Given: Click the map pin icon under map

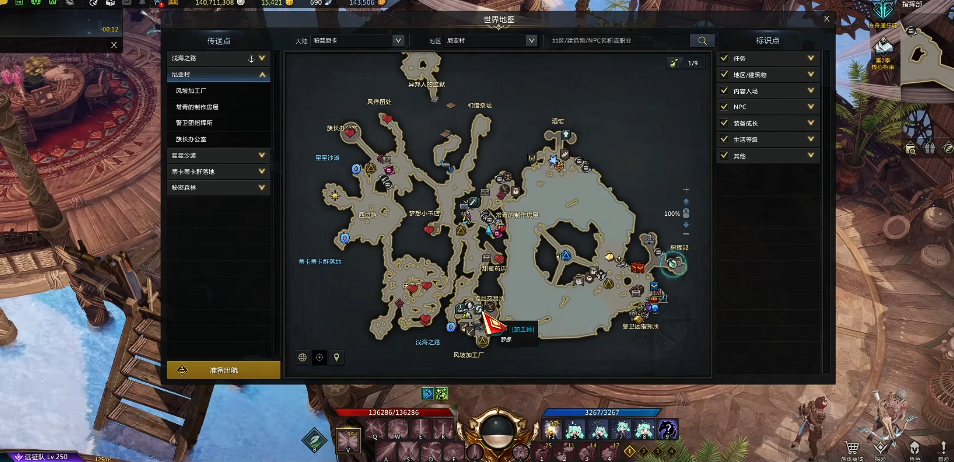Looking at the screenshot, I should [337, 357].
